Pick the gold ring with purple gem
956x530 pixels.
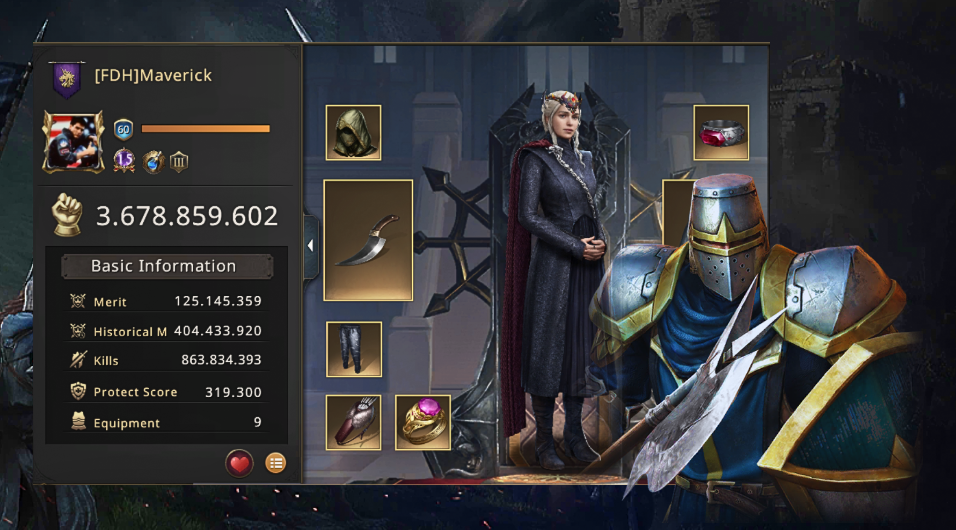coord(423,422)
